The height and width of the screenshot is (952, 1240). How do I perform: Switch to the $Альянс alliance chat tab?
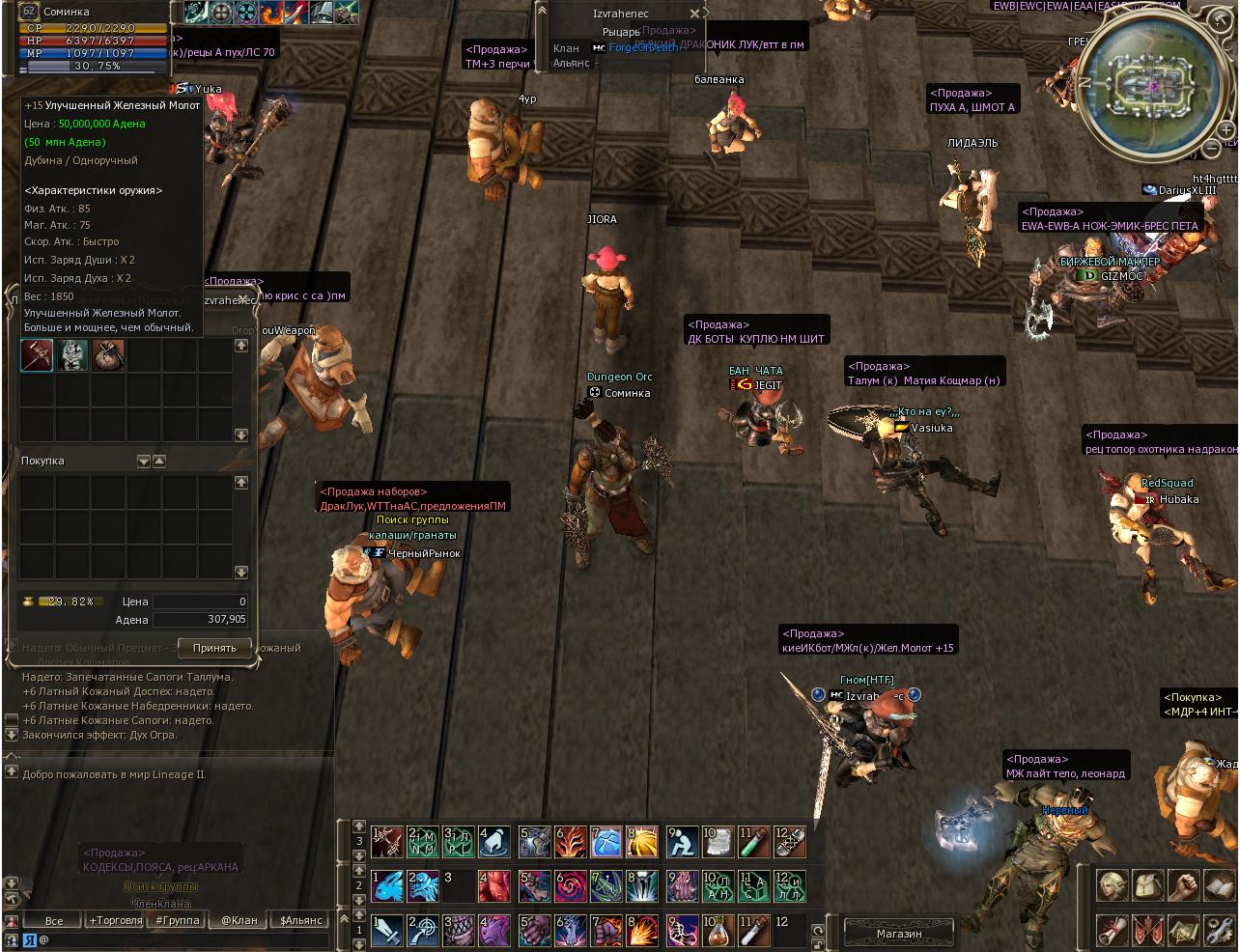[x=300, y=920]
